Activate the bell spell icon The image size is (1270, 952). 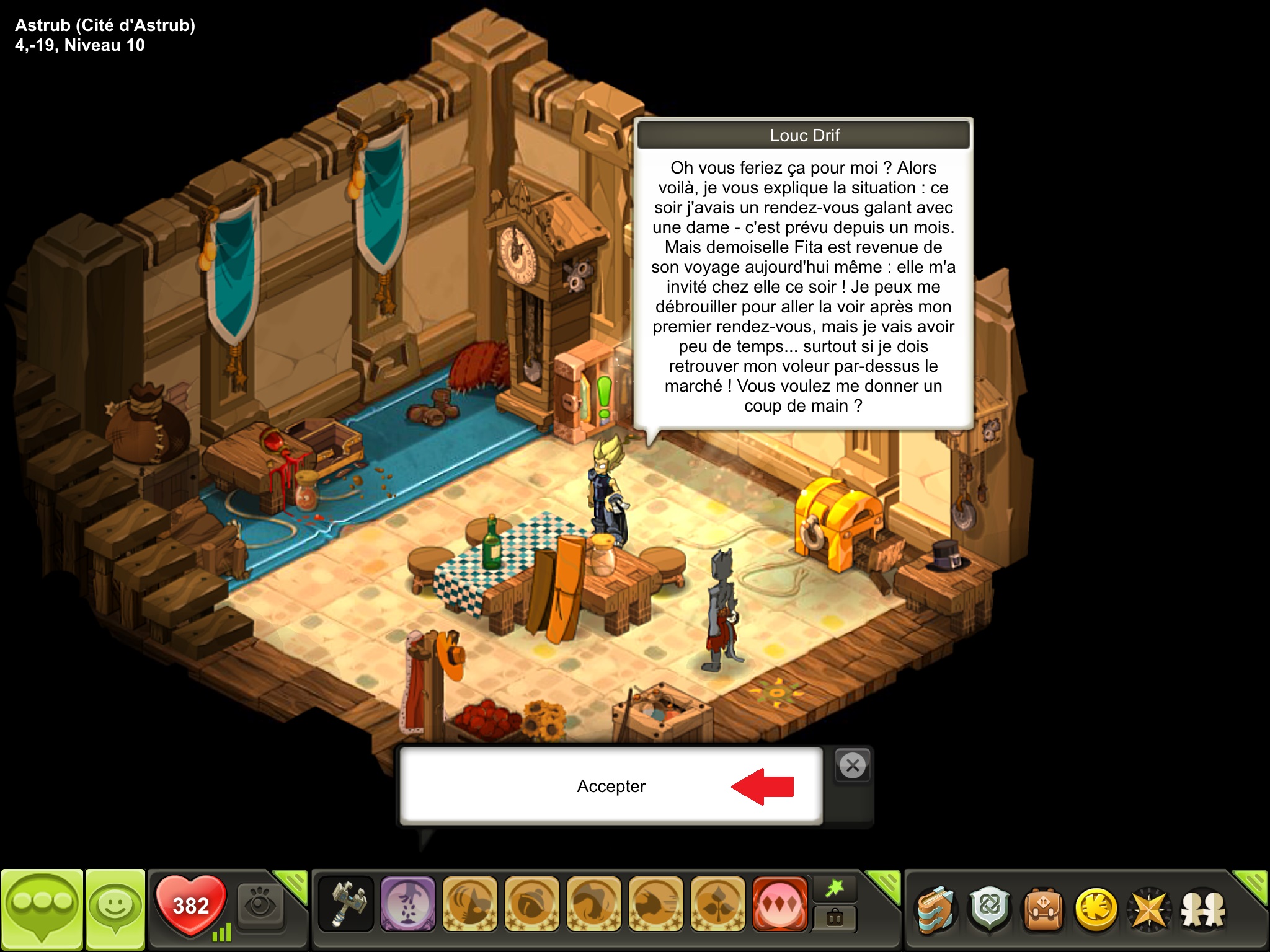531,904
